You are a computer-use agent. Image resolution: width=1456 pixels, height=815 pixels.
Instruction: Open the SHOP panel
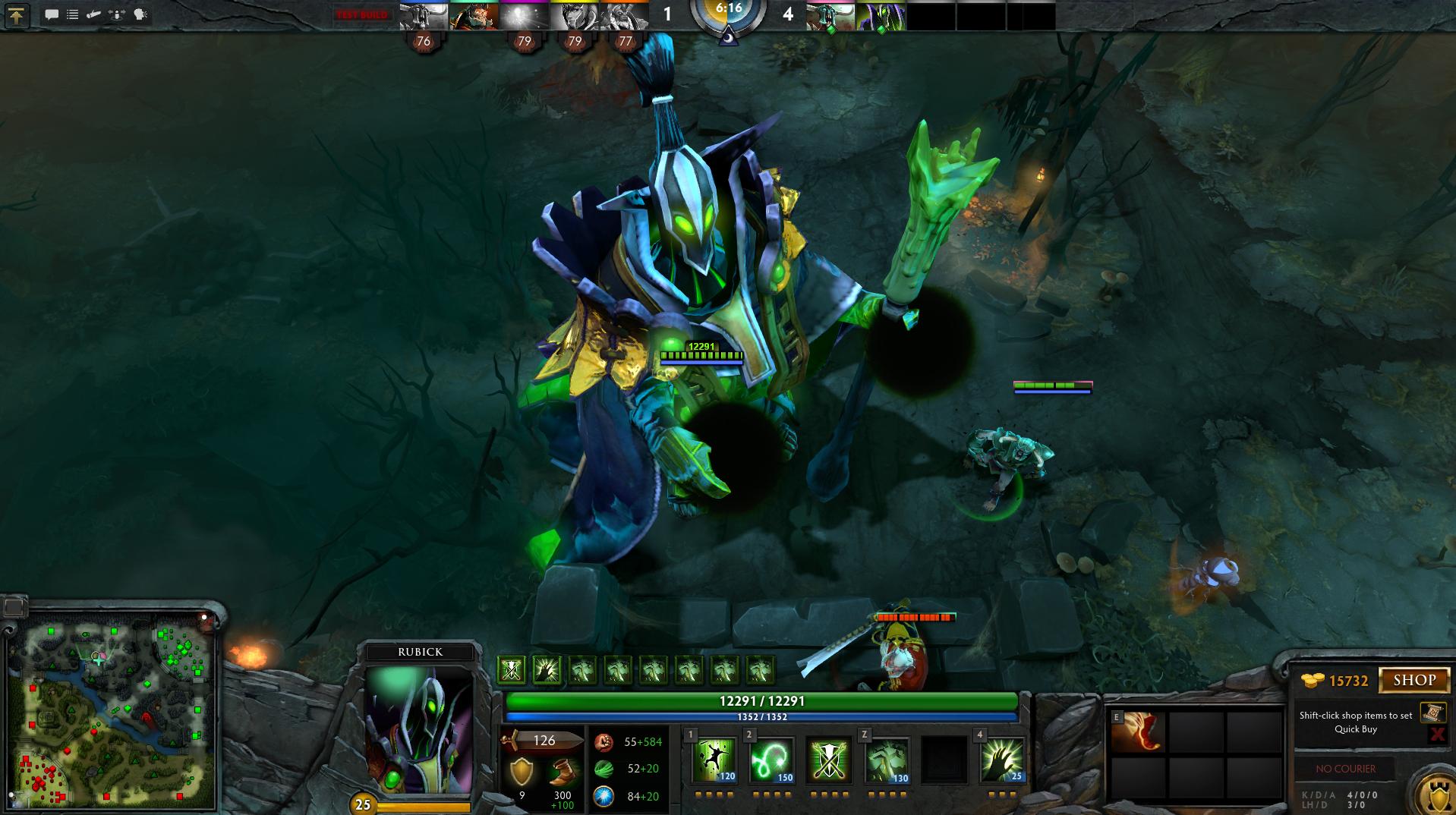(x=1413, y=680)
